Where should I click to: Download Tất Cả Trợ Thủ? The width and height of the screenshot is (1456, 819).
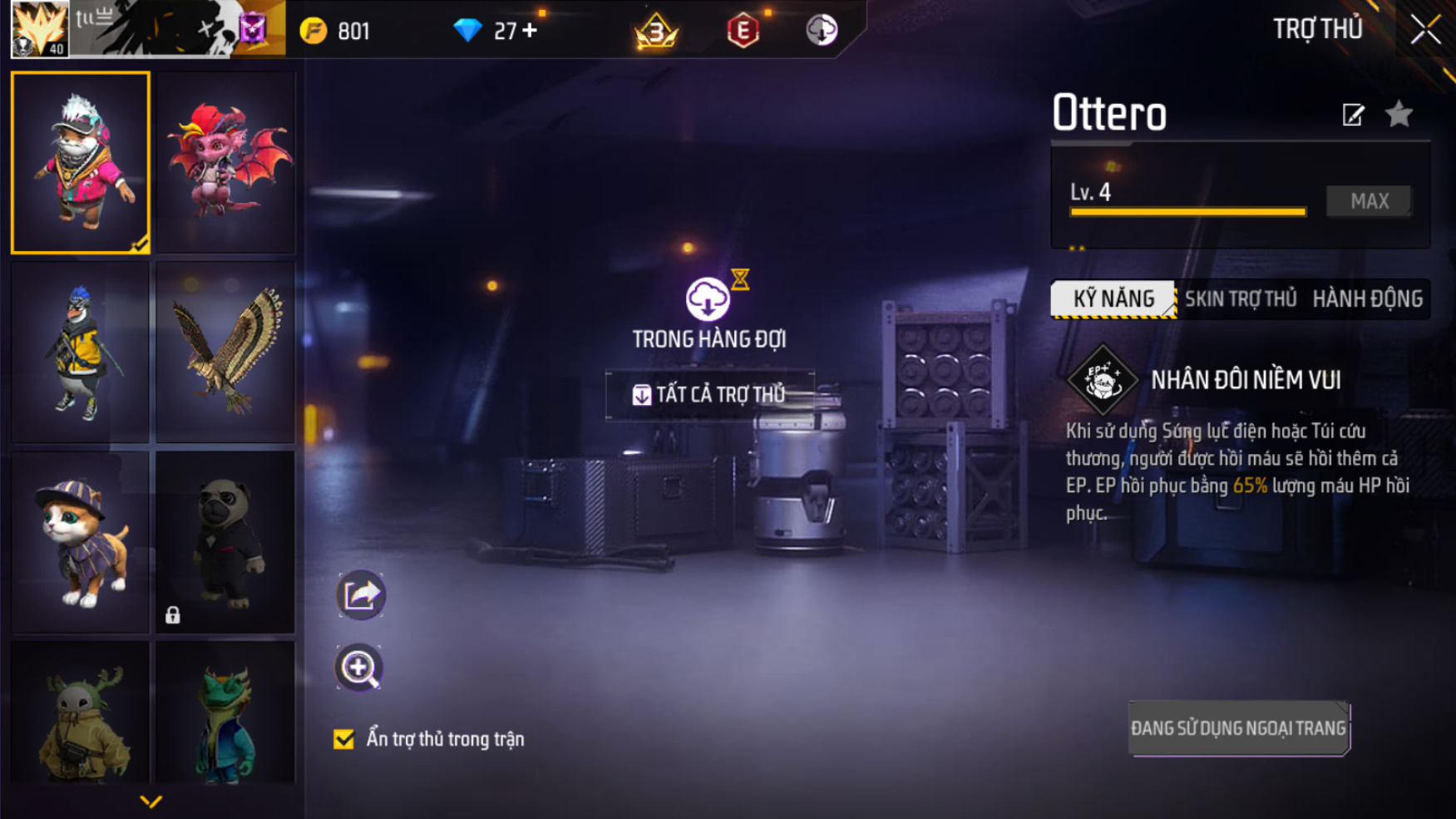[x=709, y=395]
